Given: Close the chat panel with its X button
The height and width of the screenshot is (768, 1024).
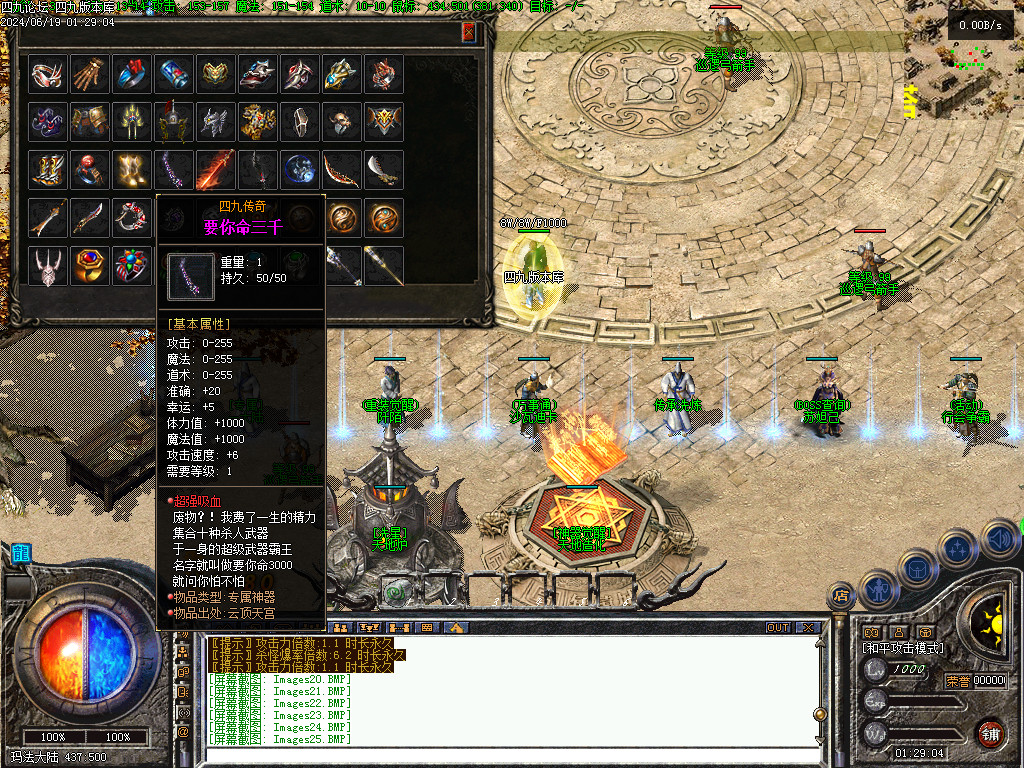Looking at the screenshot, I should 808,628.
